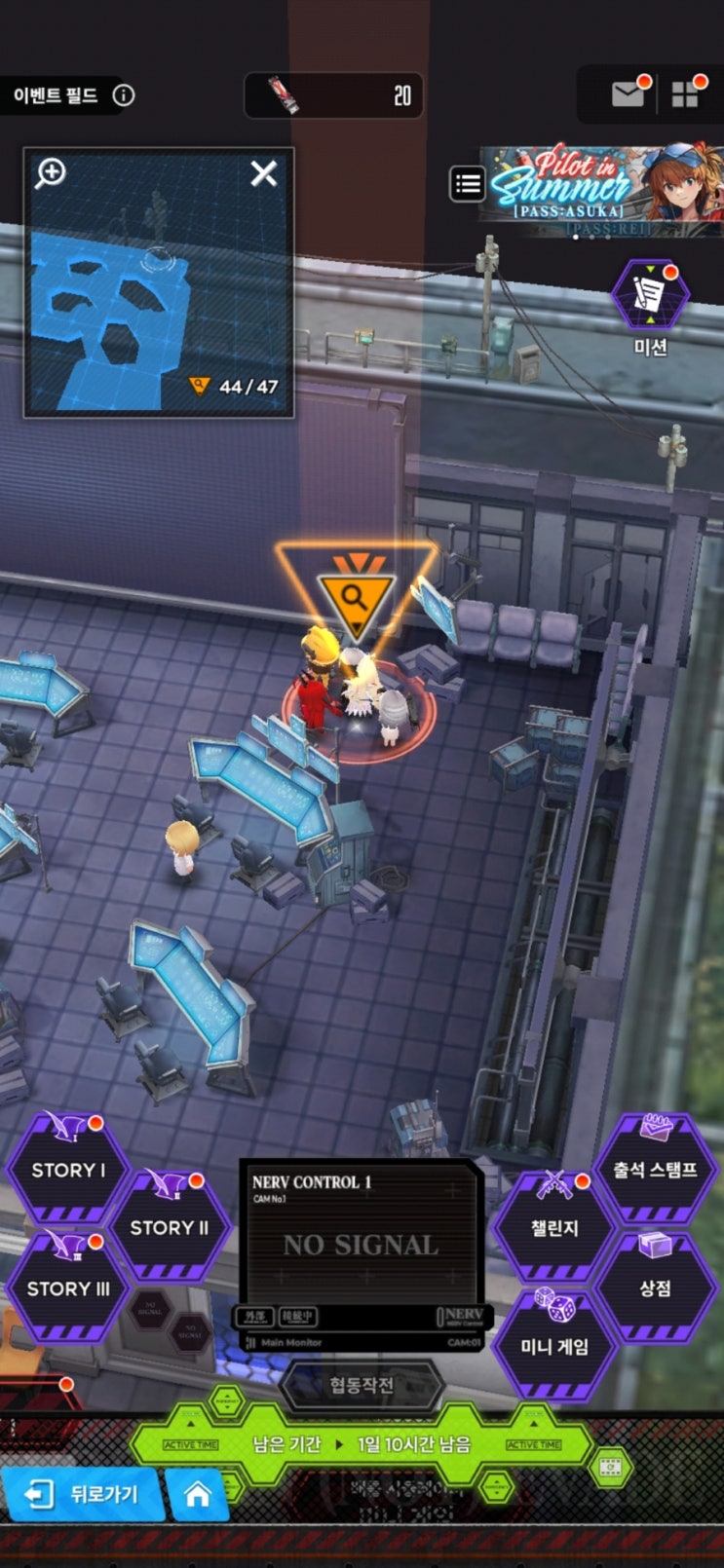Close the minimap with the X
The width and height of the screenshot is (724, 1568).
pos(263,173)
